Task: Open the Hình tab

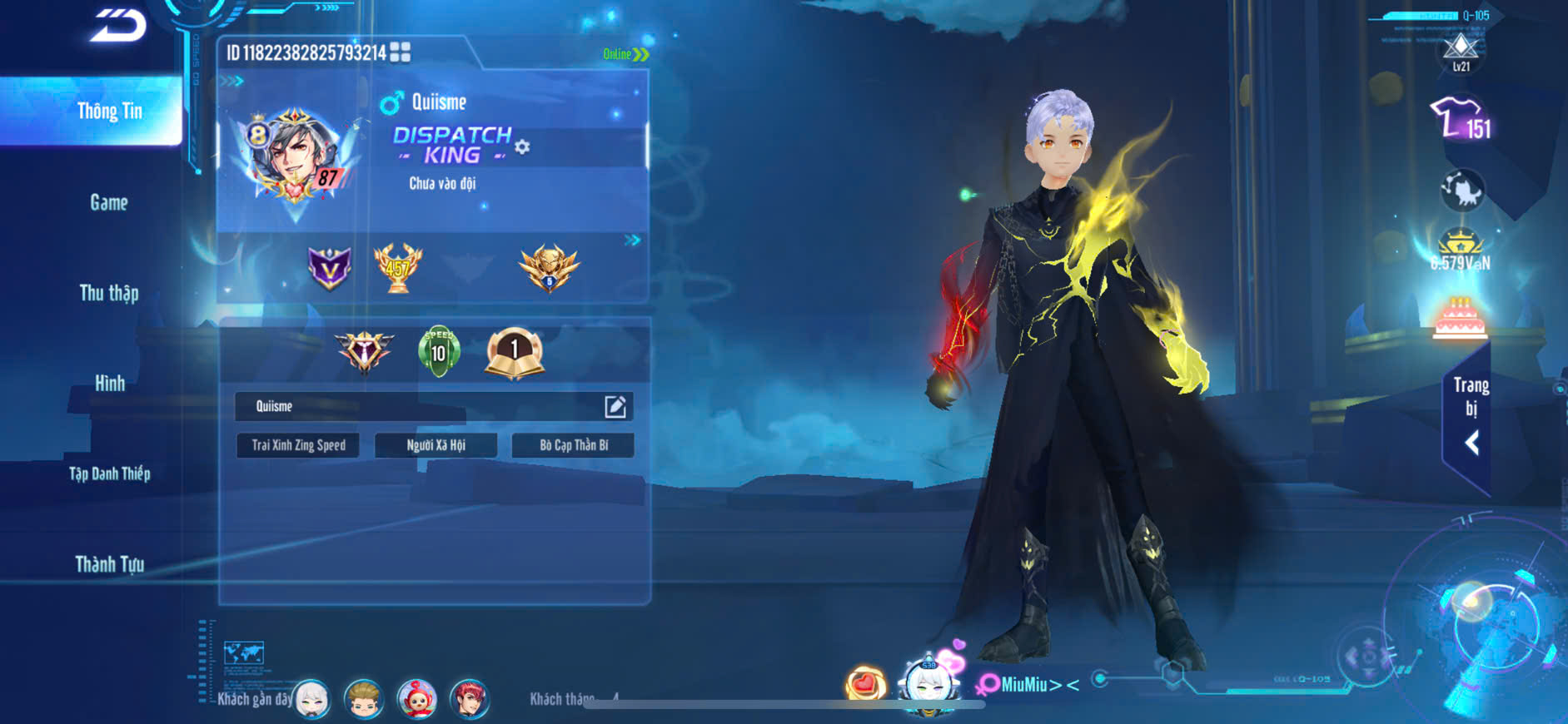Action: 109,383
